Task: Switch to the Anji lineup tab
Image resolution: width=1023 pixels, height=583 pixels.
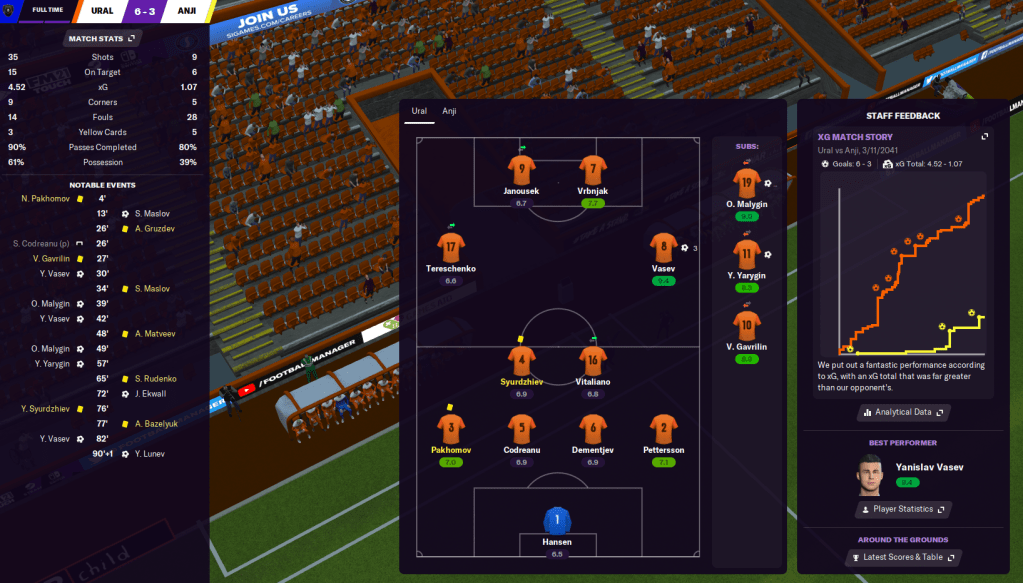Action: pyautogui.click(x=449, y=111)
